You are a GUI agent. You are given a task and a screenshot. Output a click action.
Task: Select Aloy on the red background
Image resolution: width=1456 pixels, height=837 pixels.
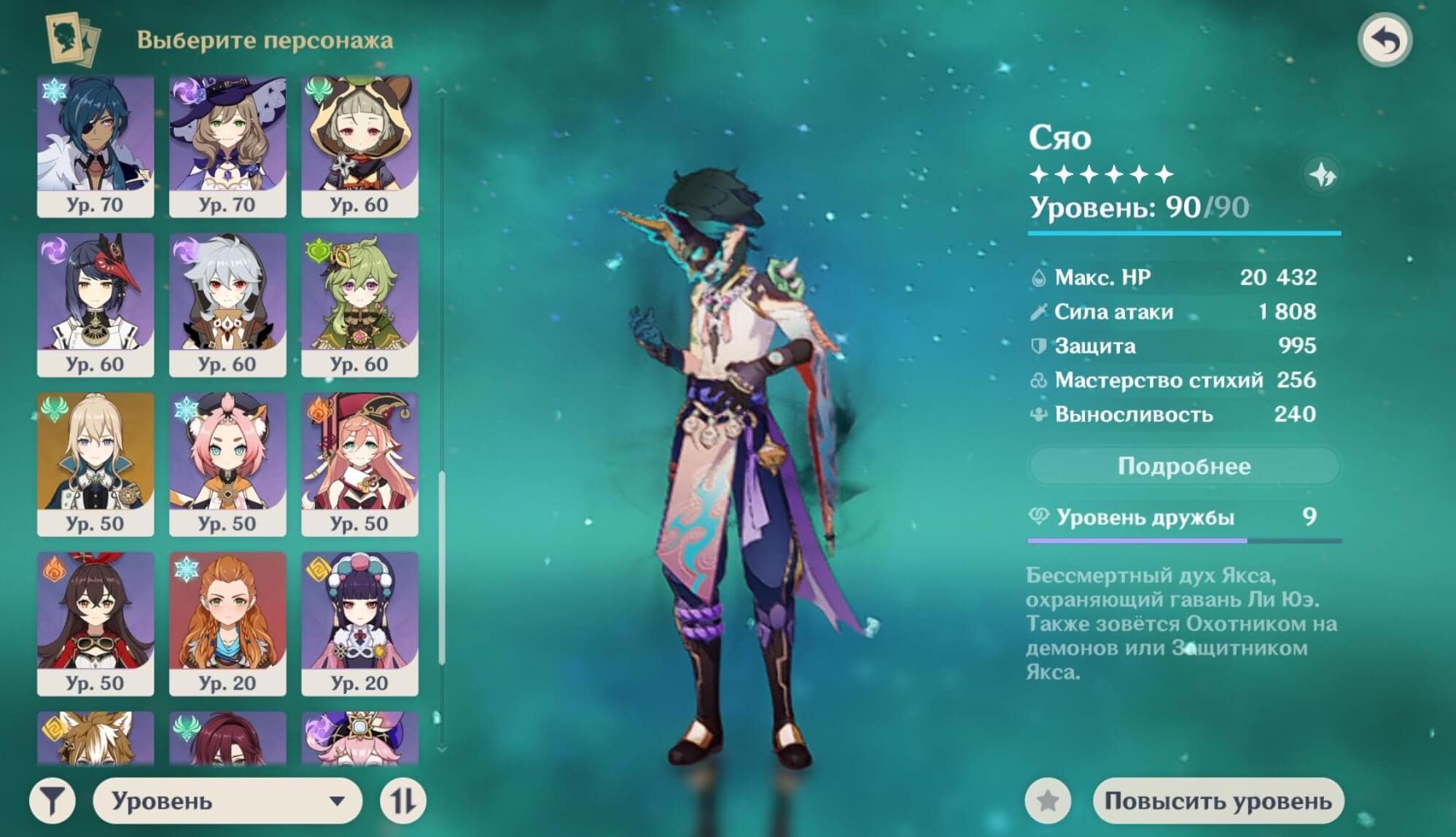pyautogui.click(x=227, y=623)
